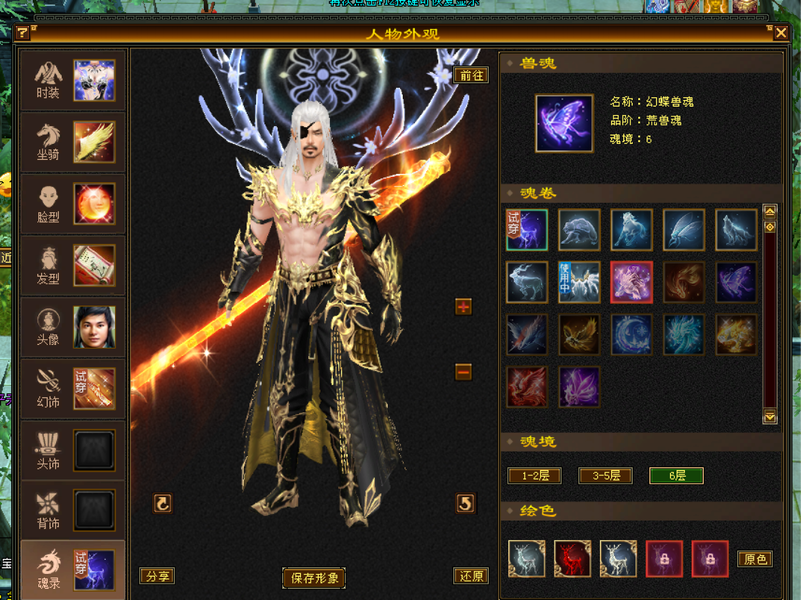The width and height of the screenshot is (801, 600).
Task: Choose the 3-5层 soul realm option
Action: tap(605, 476)
